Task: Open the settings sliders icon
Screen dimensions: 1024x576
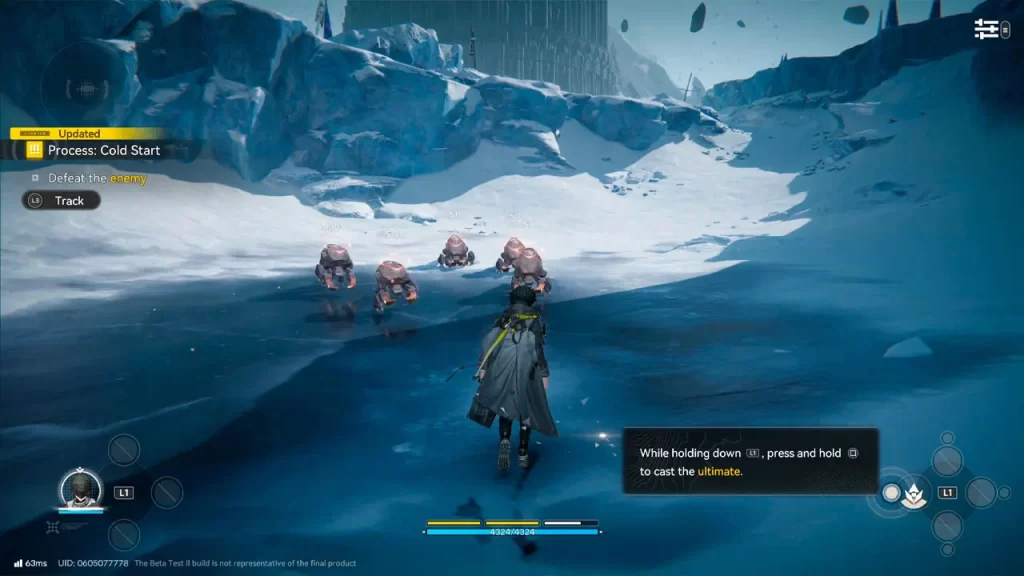Action: [x=987, y=29]
